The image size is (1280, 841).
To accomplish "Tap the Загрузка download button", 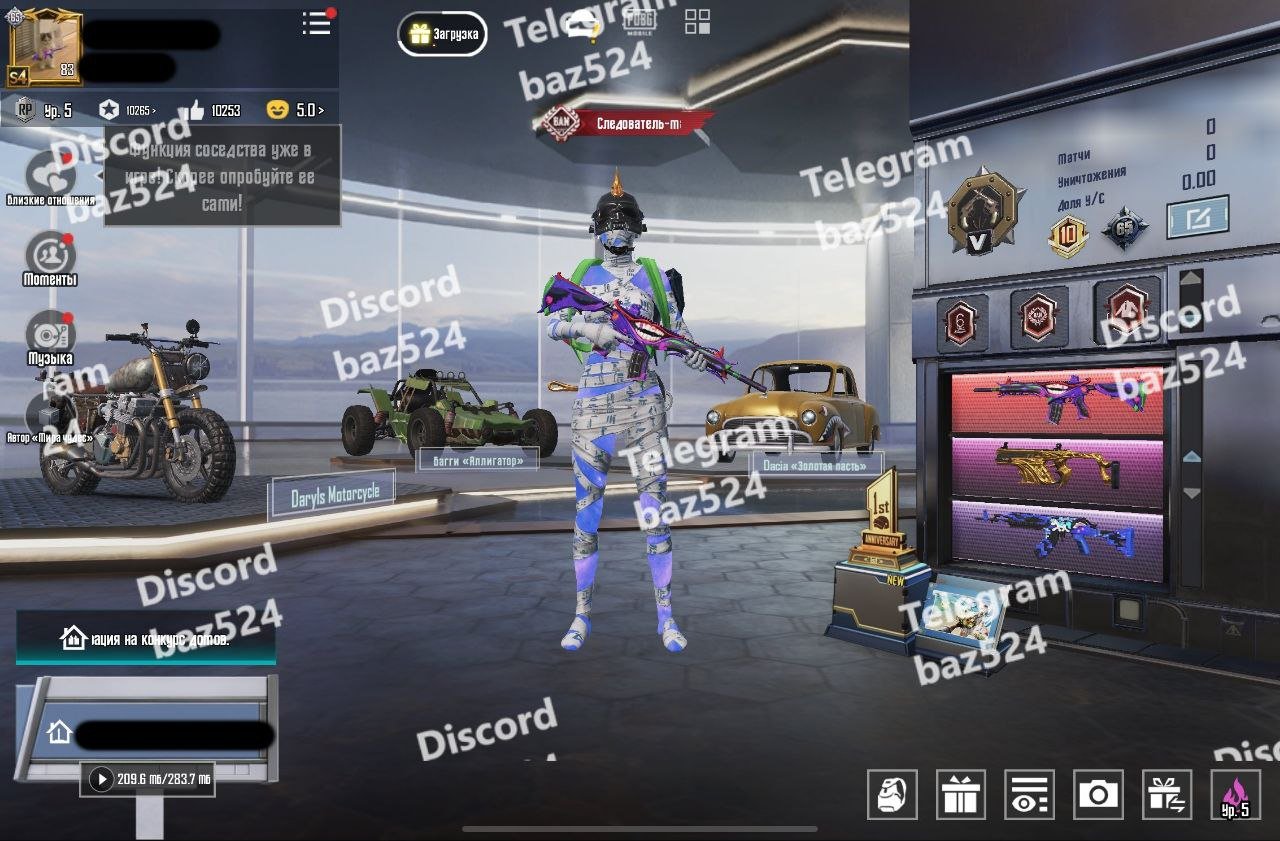I will tap(443, 34).
